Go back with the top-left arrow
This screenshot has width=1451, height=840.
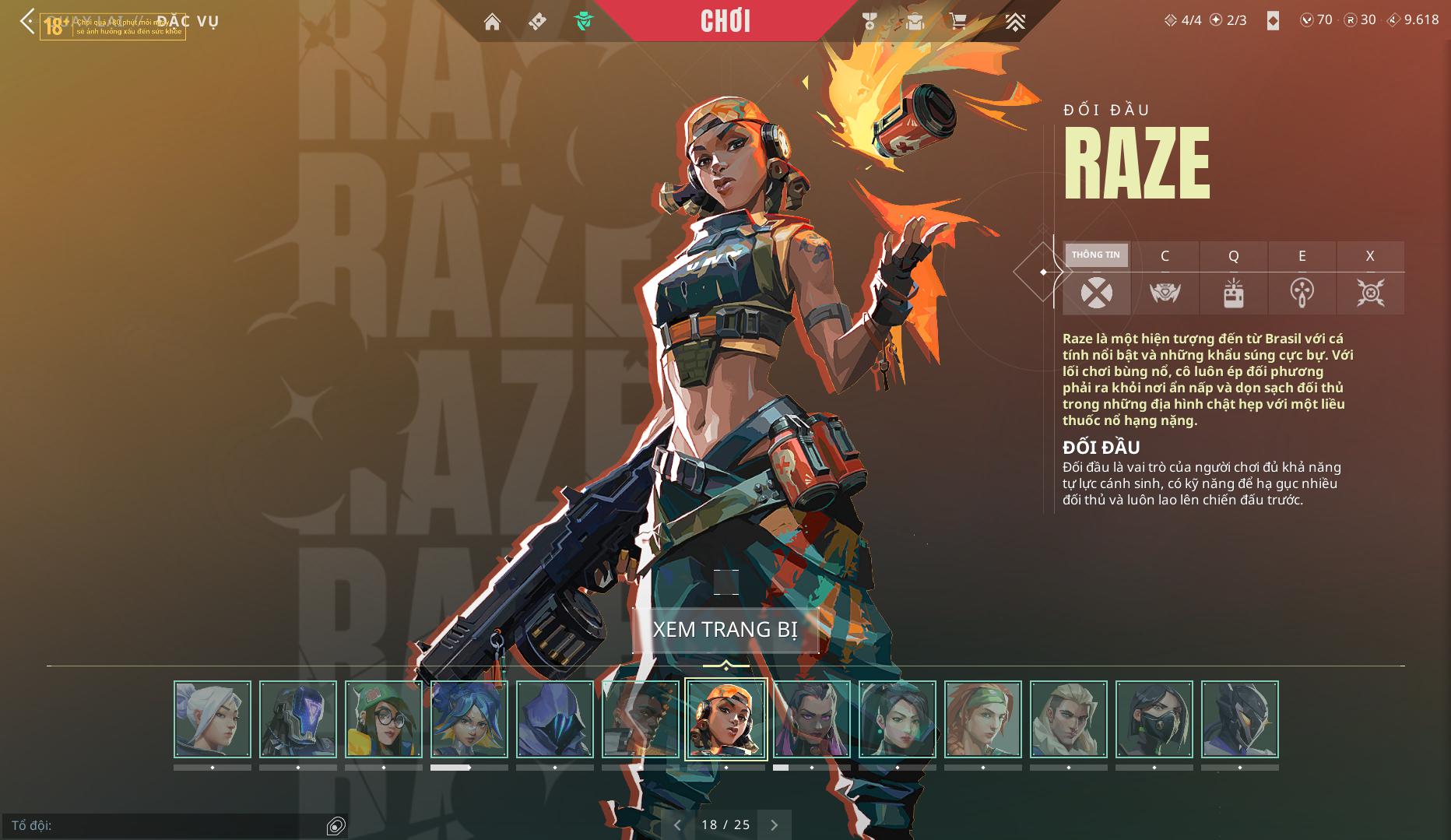click(x=27, y=21)
